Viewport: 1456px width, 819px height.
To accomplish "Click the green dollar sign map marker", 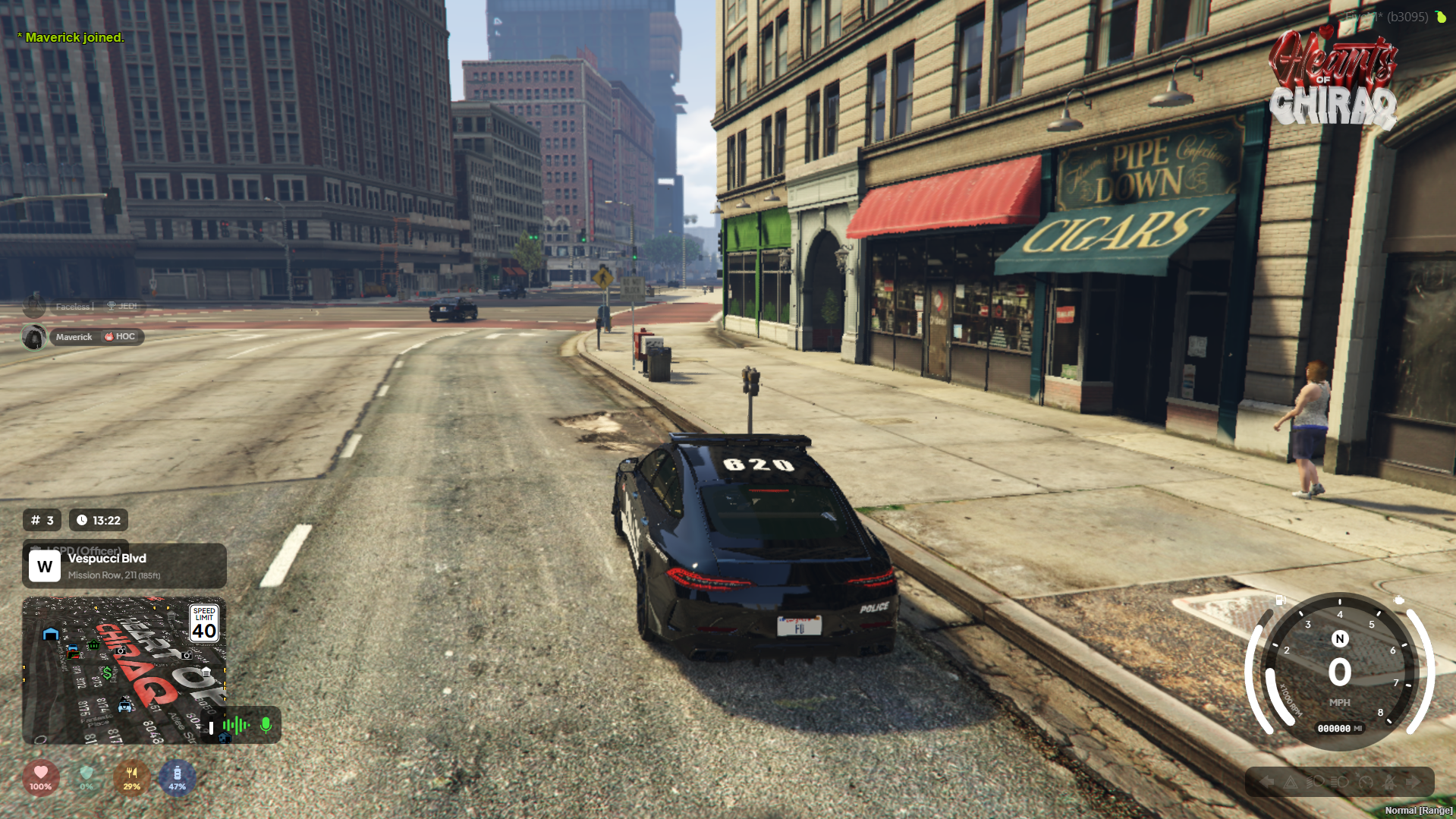I will 108,673.
